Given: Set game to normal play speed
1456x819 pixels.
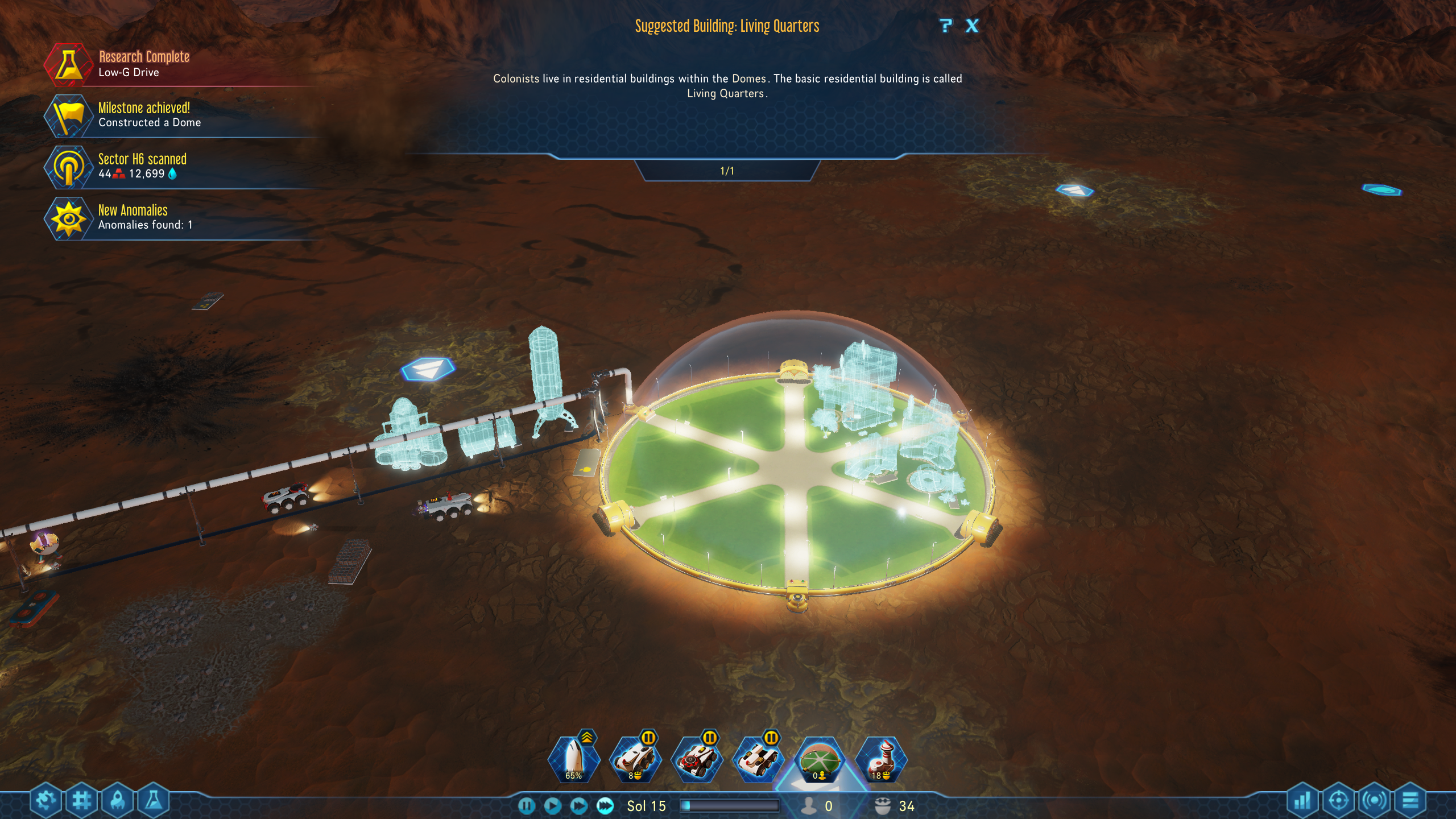Looking at the screenshot, I should [552, 806].
